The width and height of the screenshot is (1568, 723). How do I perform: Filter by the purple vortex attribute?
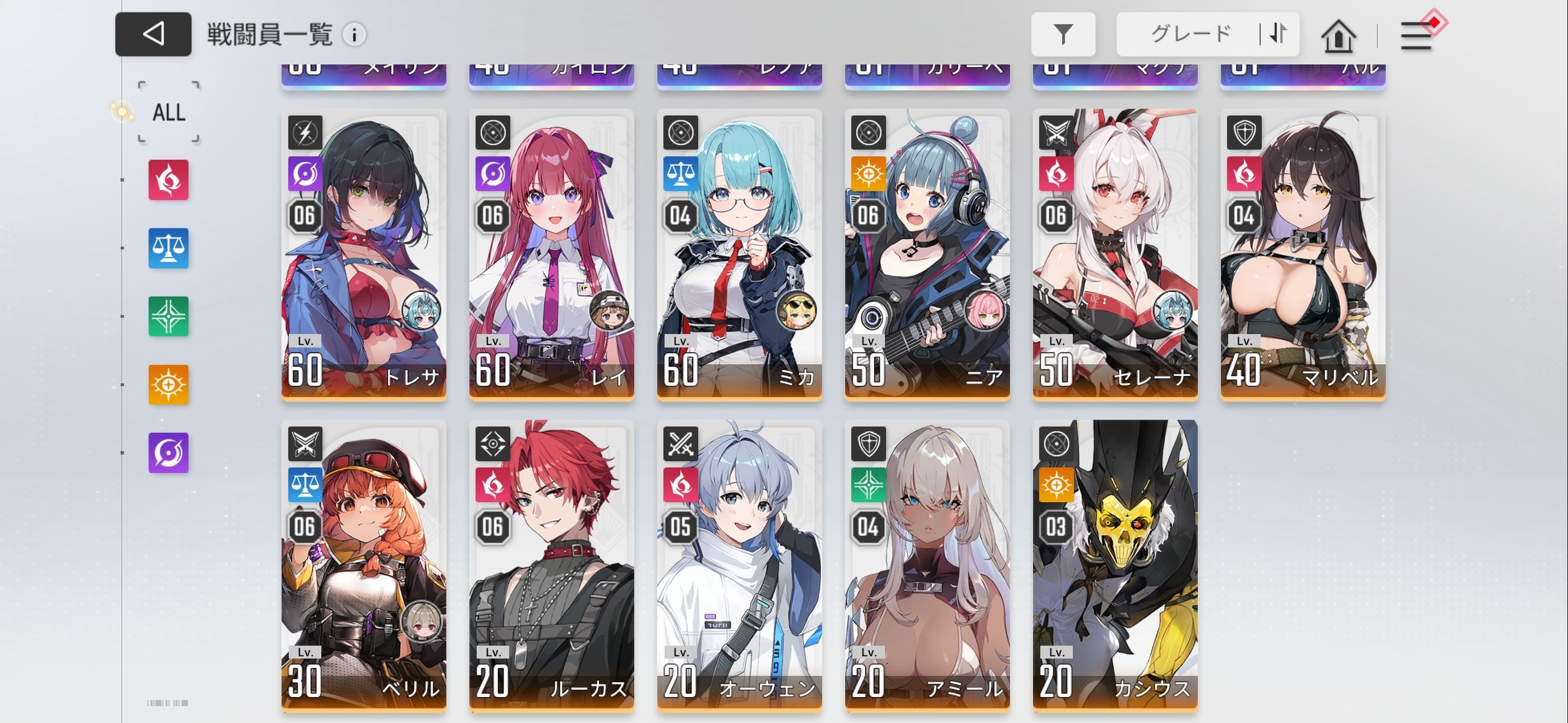pos(169,453)
